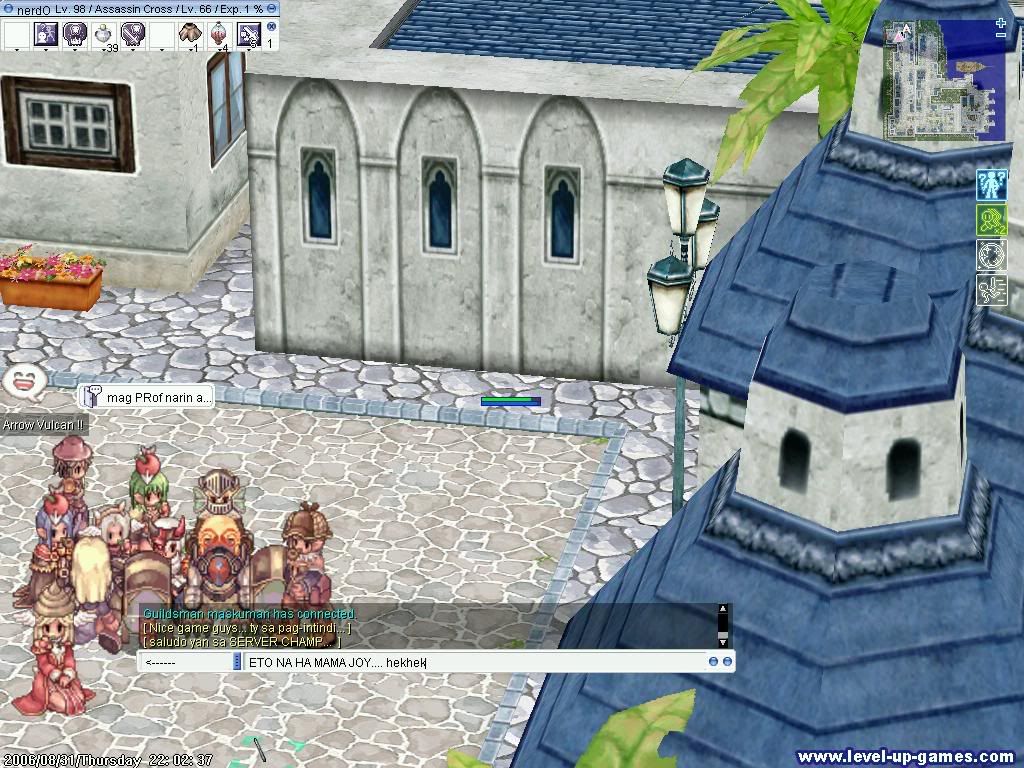Click the green x2 status icon
This screenshot has height=768, width=1024.
(x=990, y=220)
